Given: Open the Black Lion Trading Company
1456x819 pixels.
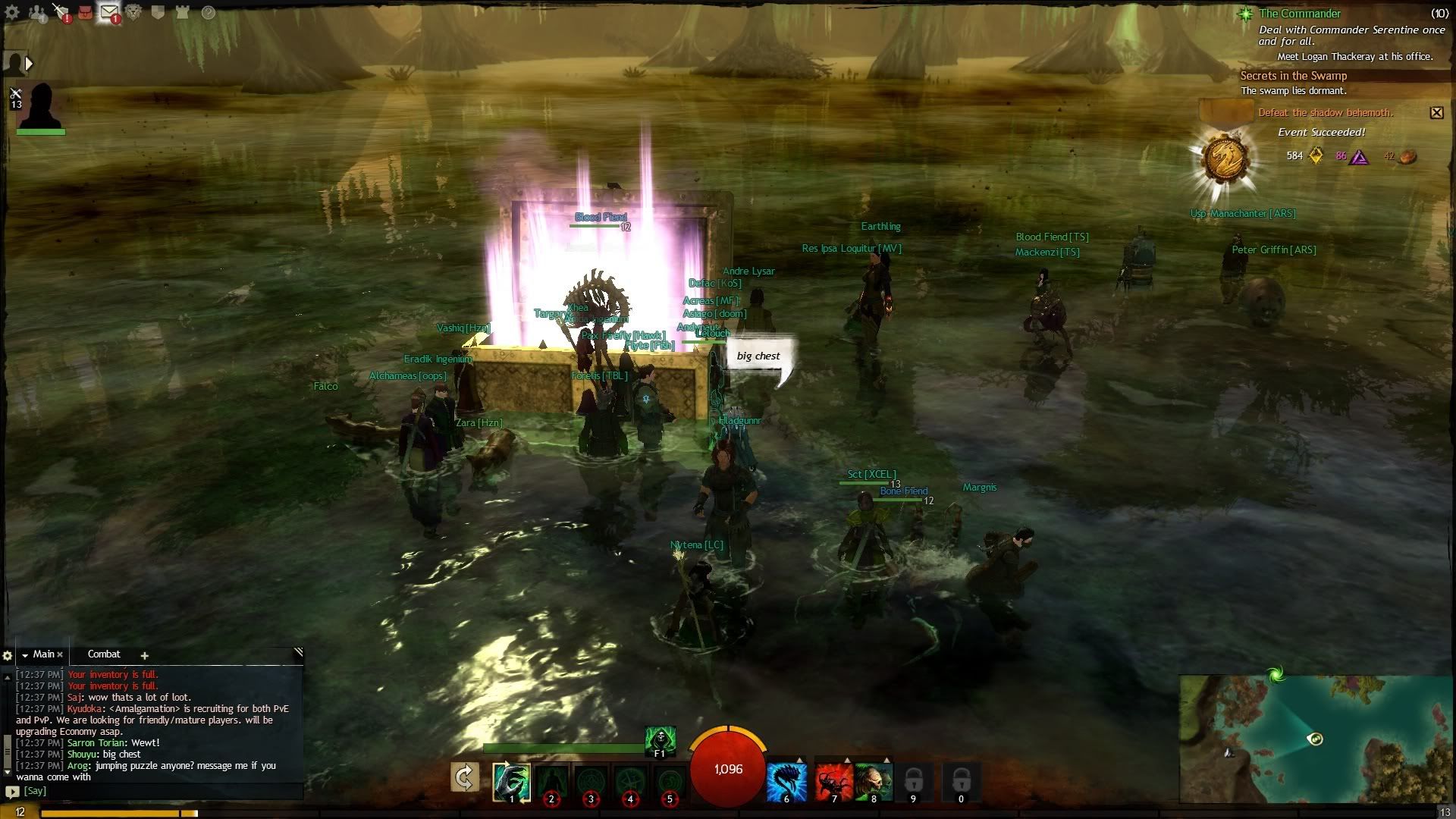Looking at the screenshot, I should coord(133,12).
